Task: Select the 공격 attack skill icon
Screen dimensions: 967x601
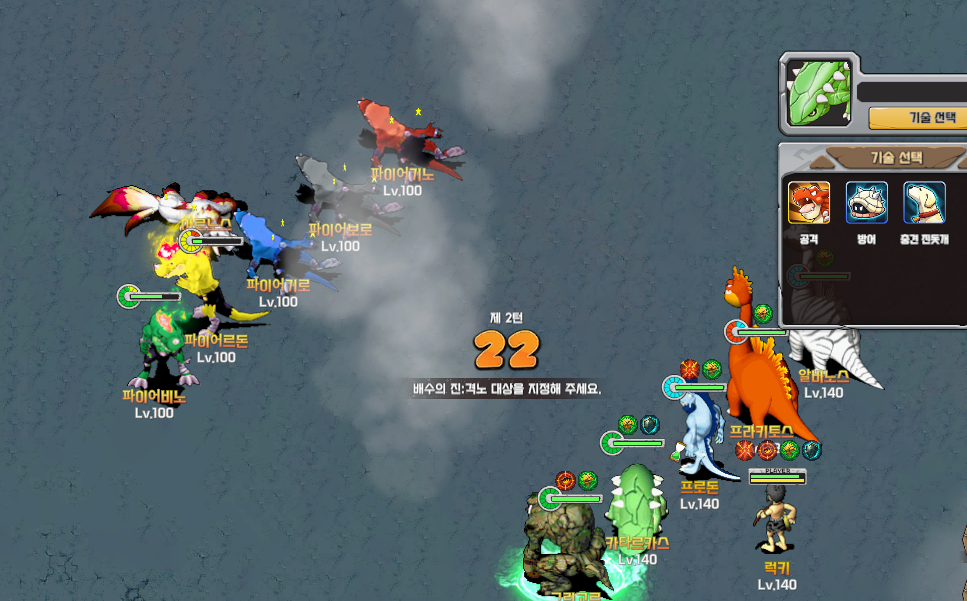Action: [x=808, y=203]
